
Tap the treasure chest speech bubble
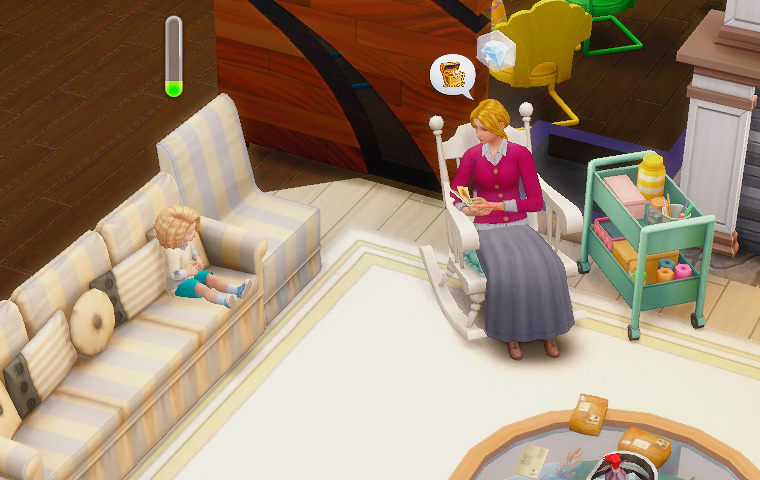point(452,75)
